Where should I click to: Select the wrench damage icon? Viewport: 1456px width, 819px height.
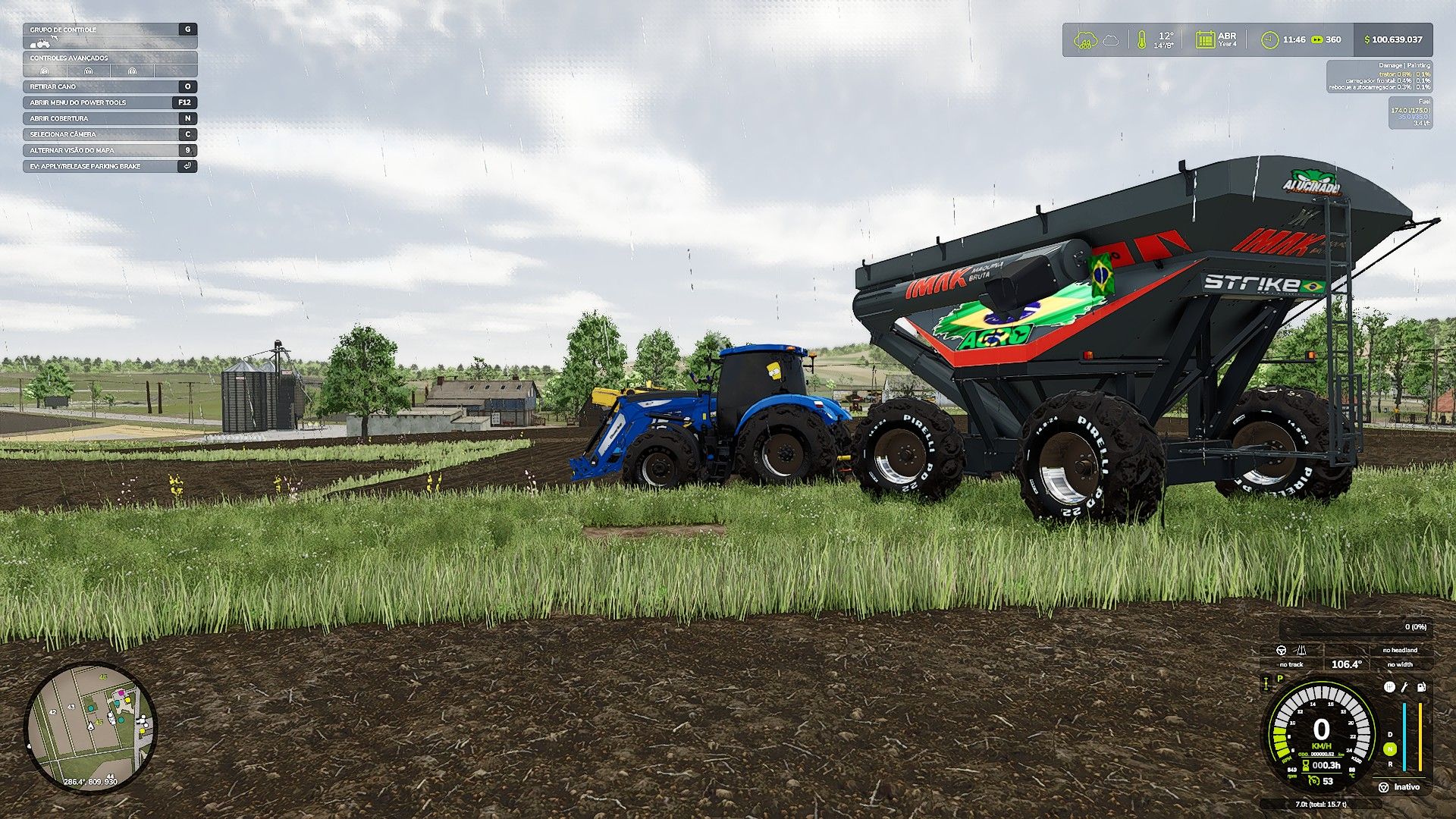[1404, 687]
